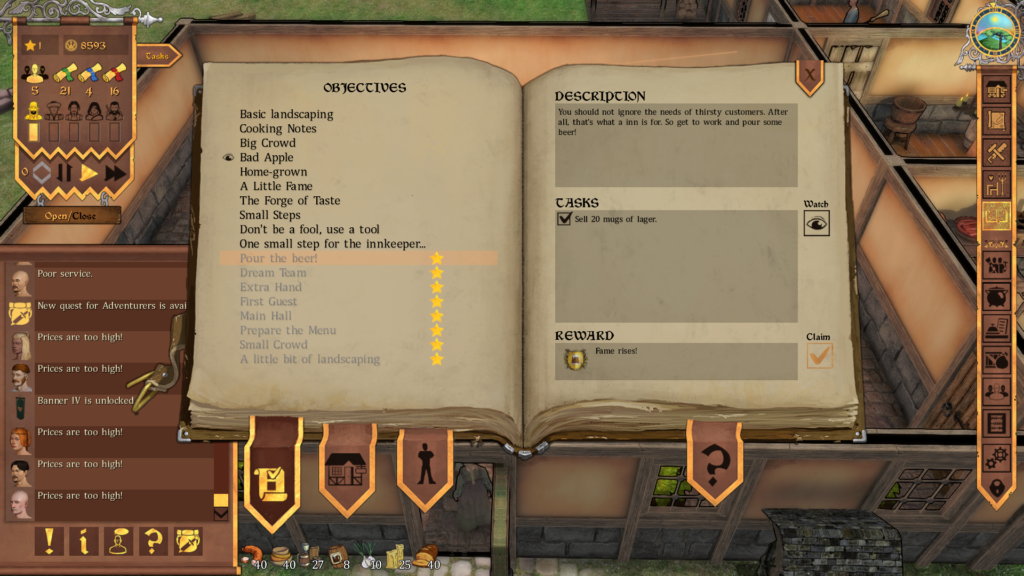Open the cooking pot sidebar menu

[x=996, y=296]
